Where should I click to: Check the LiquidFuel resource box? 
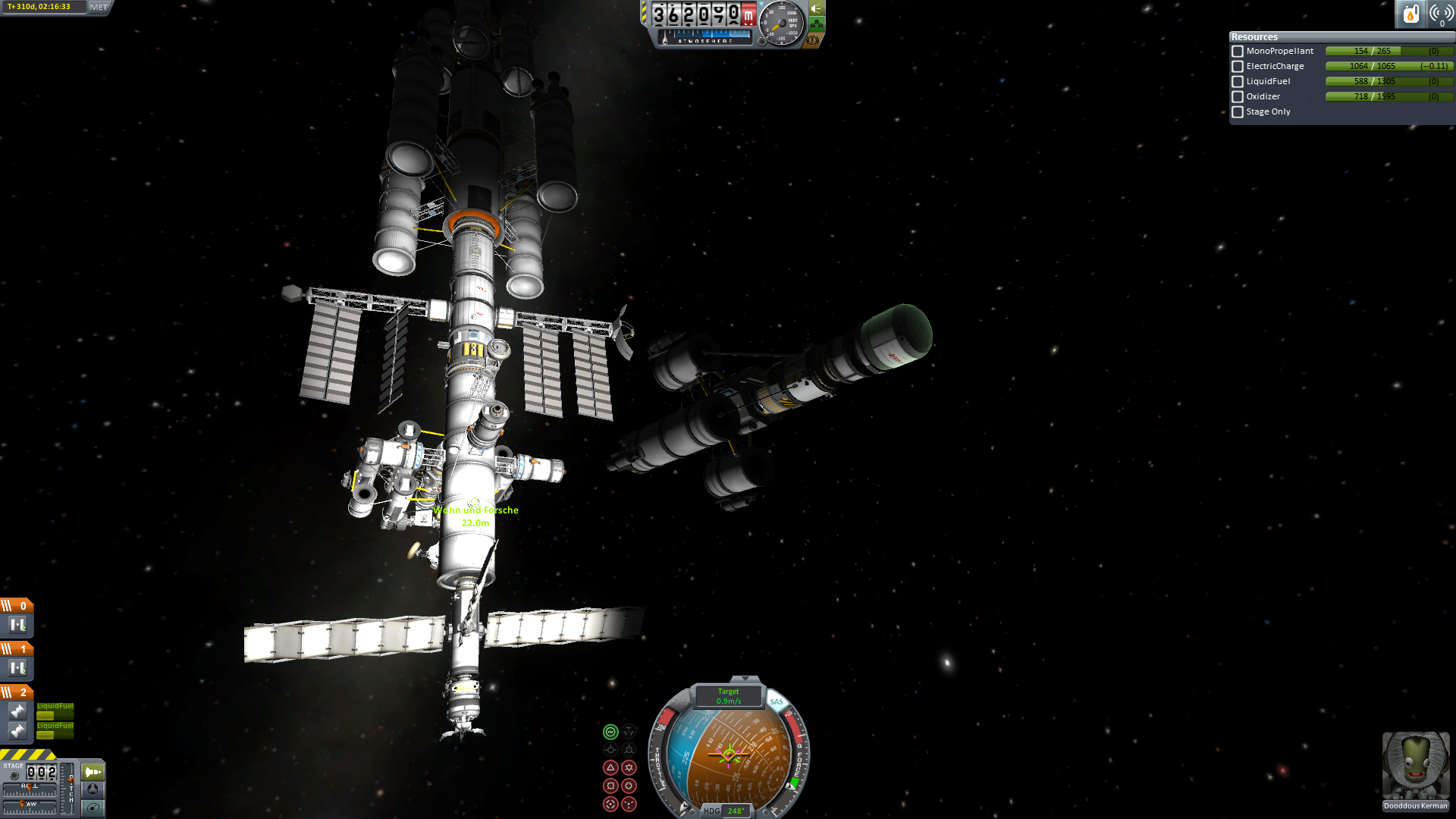(1238, 82)
